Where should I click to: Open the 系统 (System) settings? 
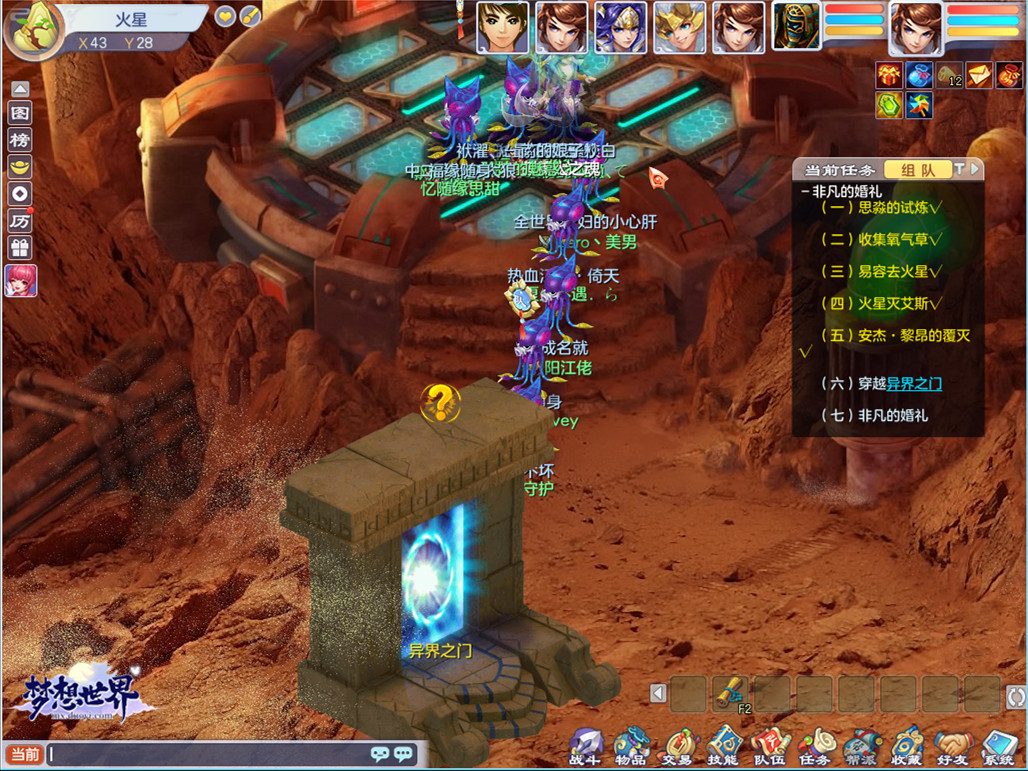pos(998,745)
